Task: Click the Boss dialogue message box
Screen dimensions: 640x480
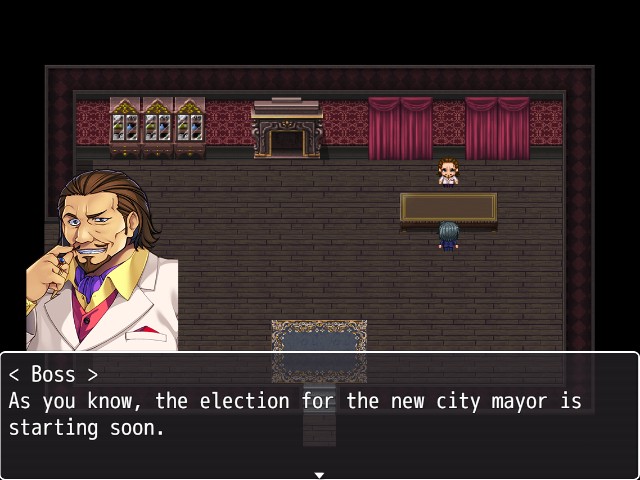Action: tap(319, 414)
